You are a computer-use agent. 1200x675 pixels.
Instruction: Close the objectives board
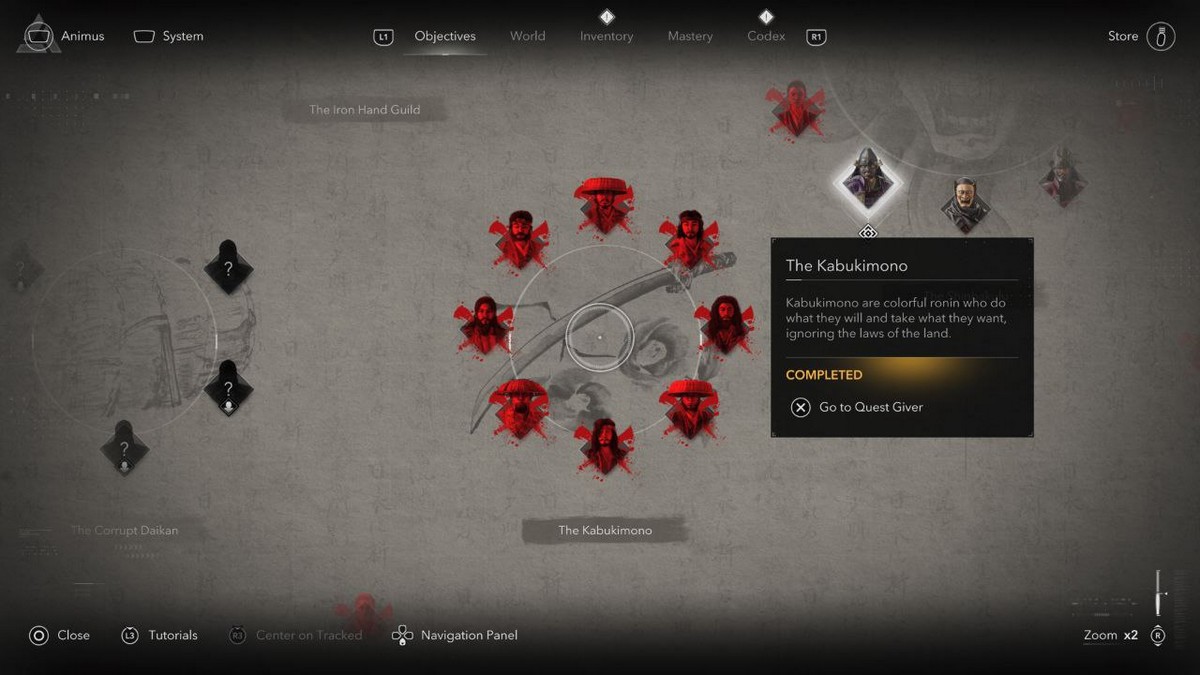click(x=60, y=635)
